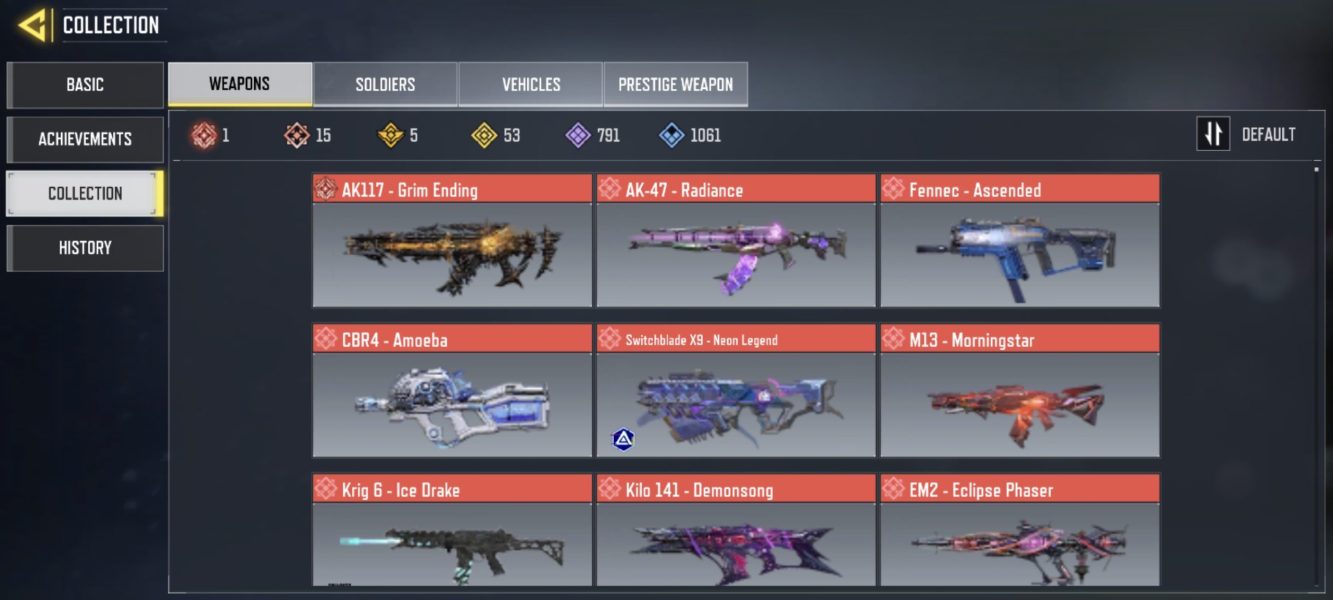Select the M13 Morningstar weapon

(x=1020, y=391)
